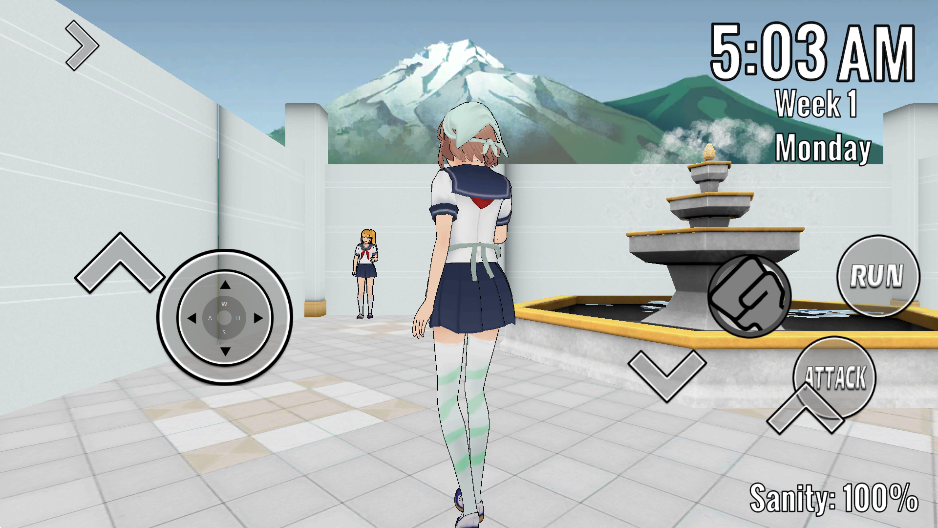Expand the side panel with the right-pointing chevron
The image size is (938, 528).
(82, 44)
